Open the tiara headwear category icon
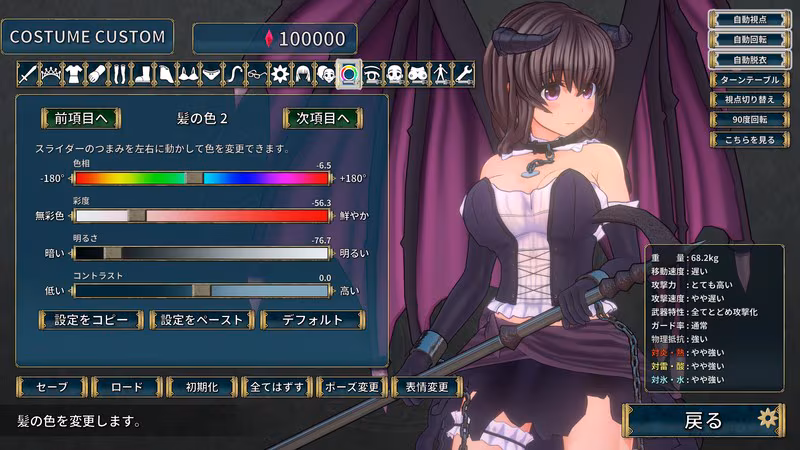Screen dimensions: 800x450 coord(50,73)
